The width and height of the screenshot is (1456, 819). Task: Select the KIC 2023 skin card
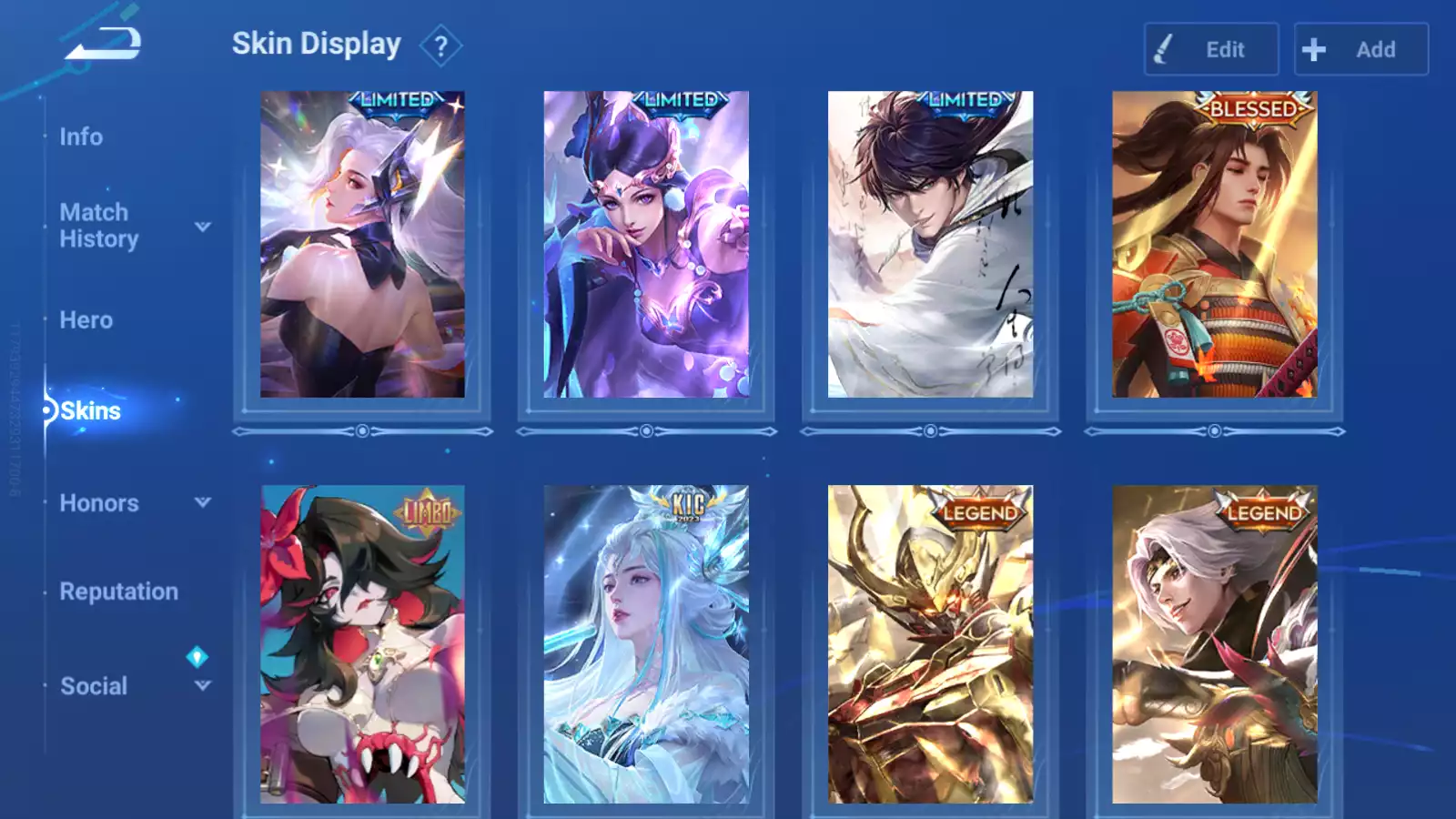click(646, 644)
